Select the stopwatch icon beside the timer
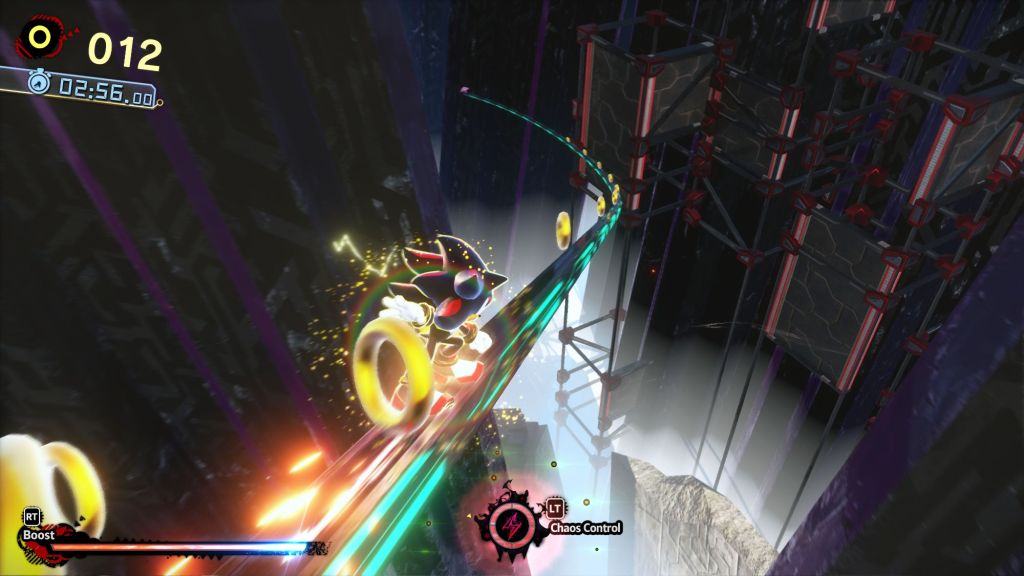The image size is (1024, 576). point(39,83)
